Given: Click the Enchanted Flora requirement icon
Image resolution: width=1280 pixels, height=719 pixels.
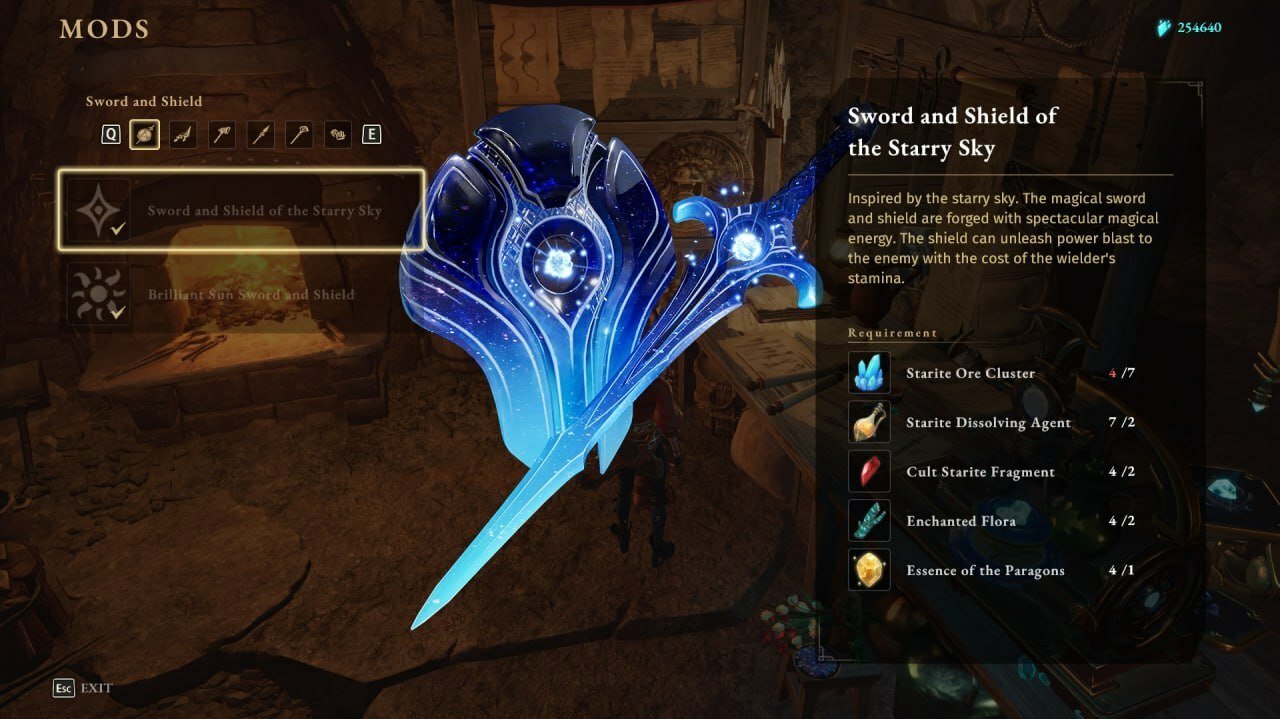Looking at the screenshot, I should (x=867, y=521).
